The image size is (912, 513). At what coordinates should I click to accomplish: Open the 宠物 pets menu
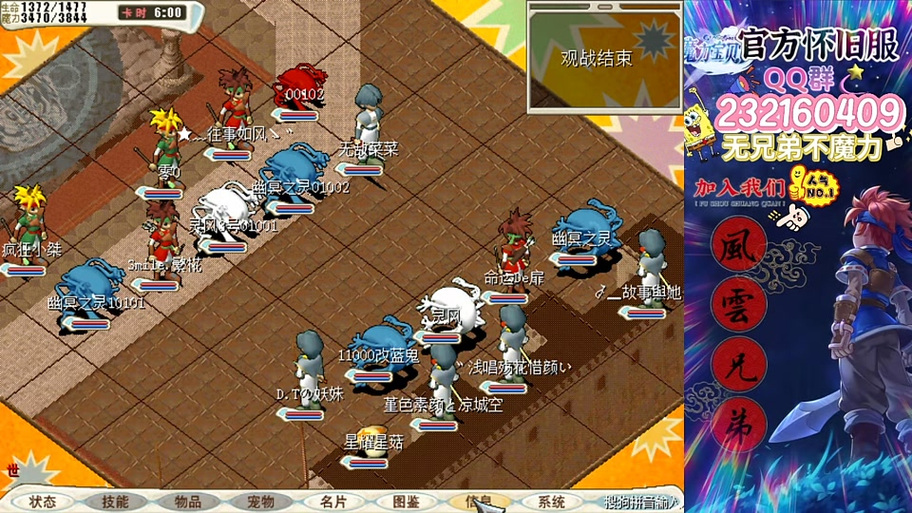tap(260, 502)
